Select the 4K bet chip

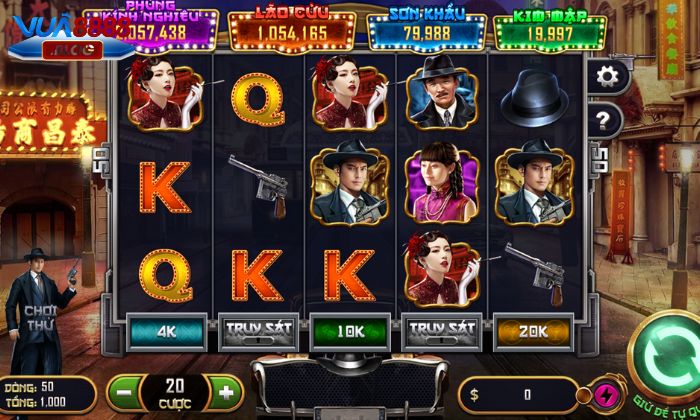tap(166, 331)
